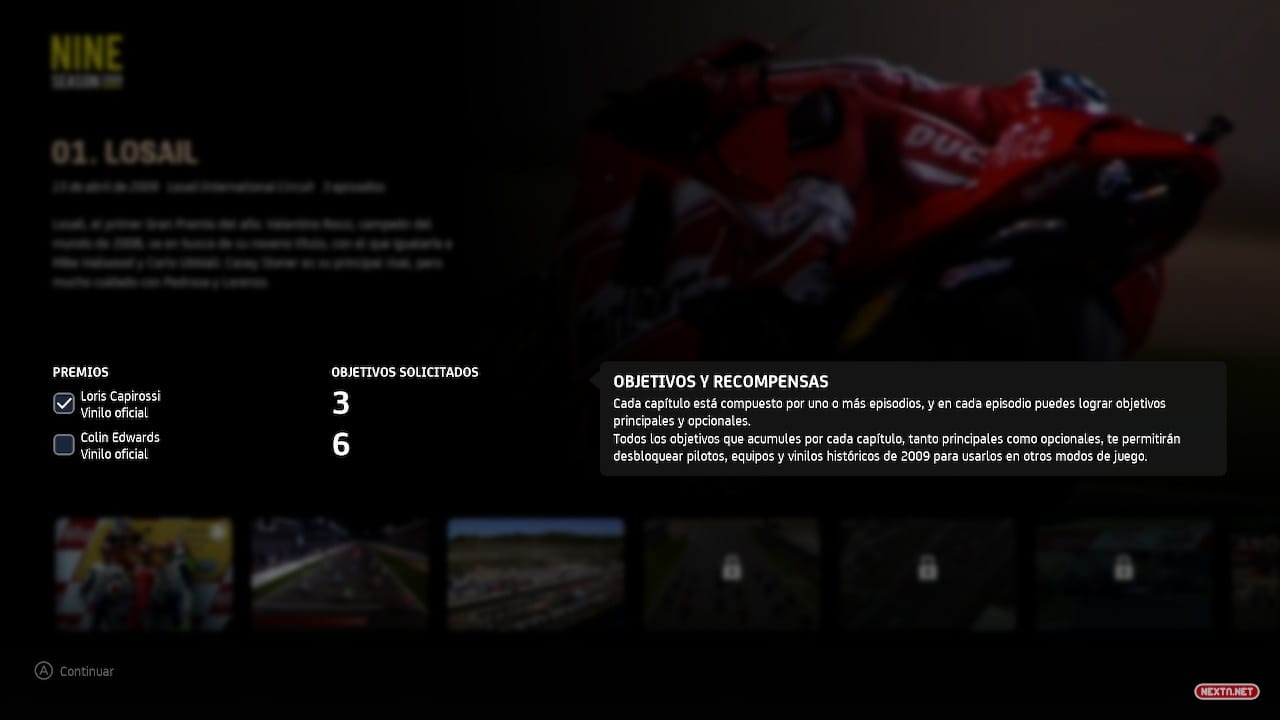This screenshot has height=720, width=1280.
Task: Toggle the Loris Capirossi reward checkbox
Action: click(x=64, y=404)
